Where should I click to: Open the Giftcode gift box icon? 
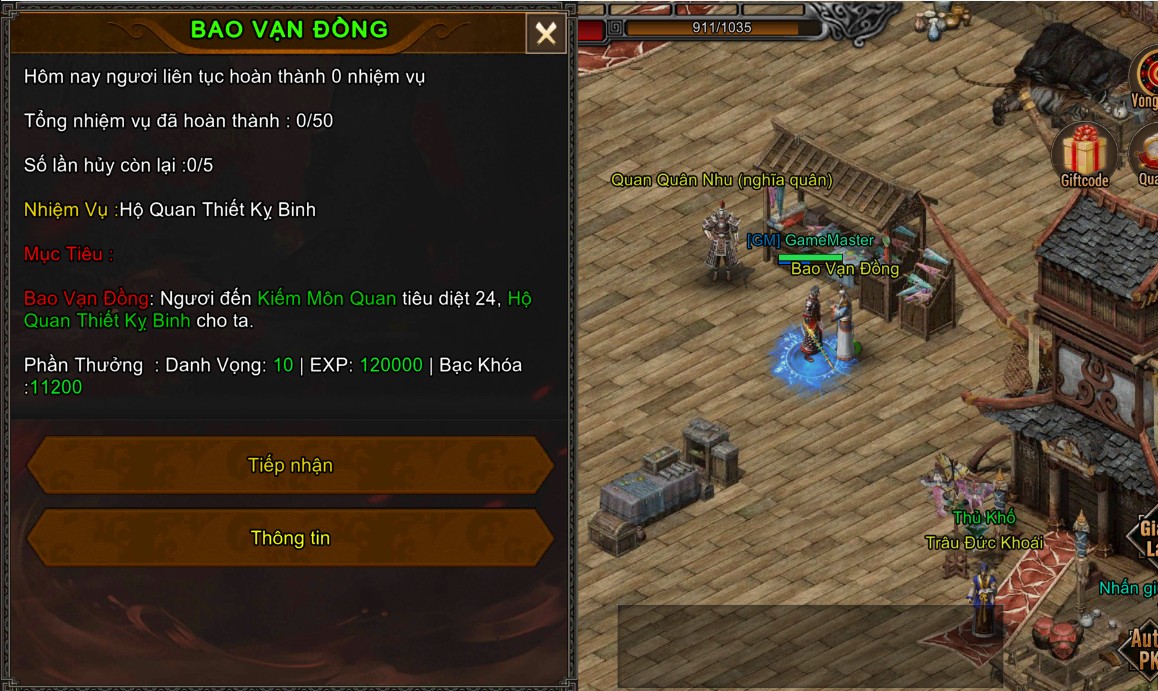[1084, 155]
